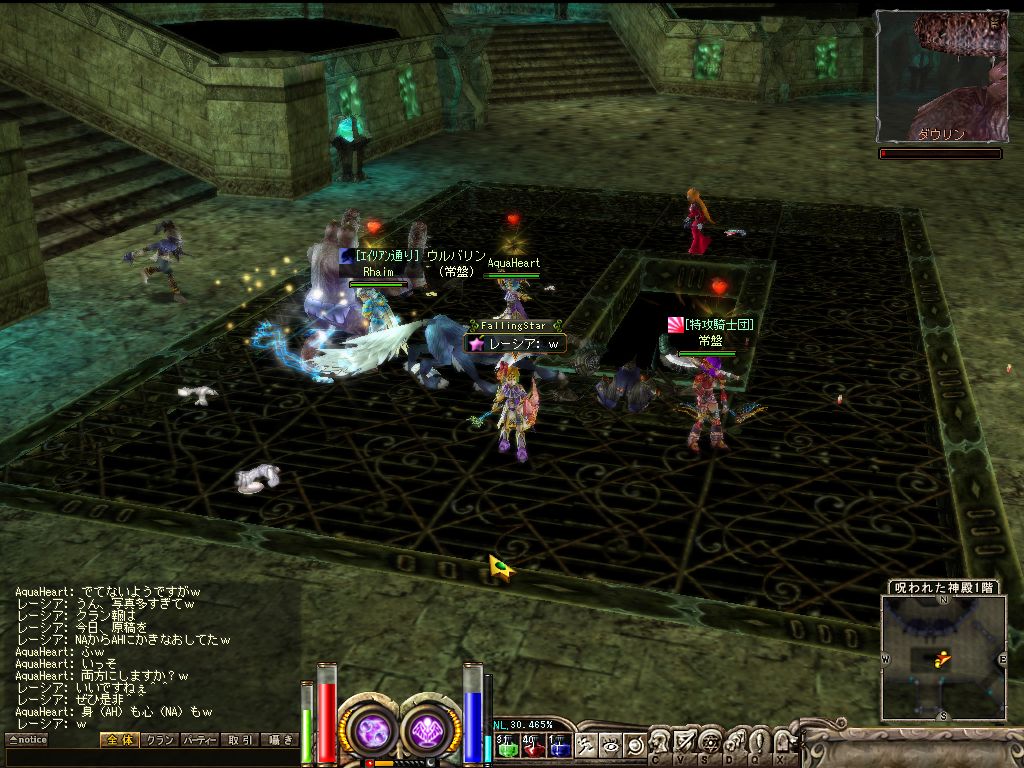Use the red health potion slot
This screenshot has height=768, width=1024.
(532, 746)
